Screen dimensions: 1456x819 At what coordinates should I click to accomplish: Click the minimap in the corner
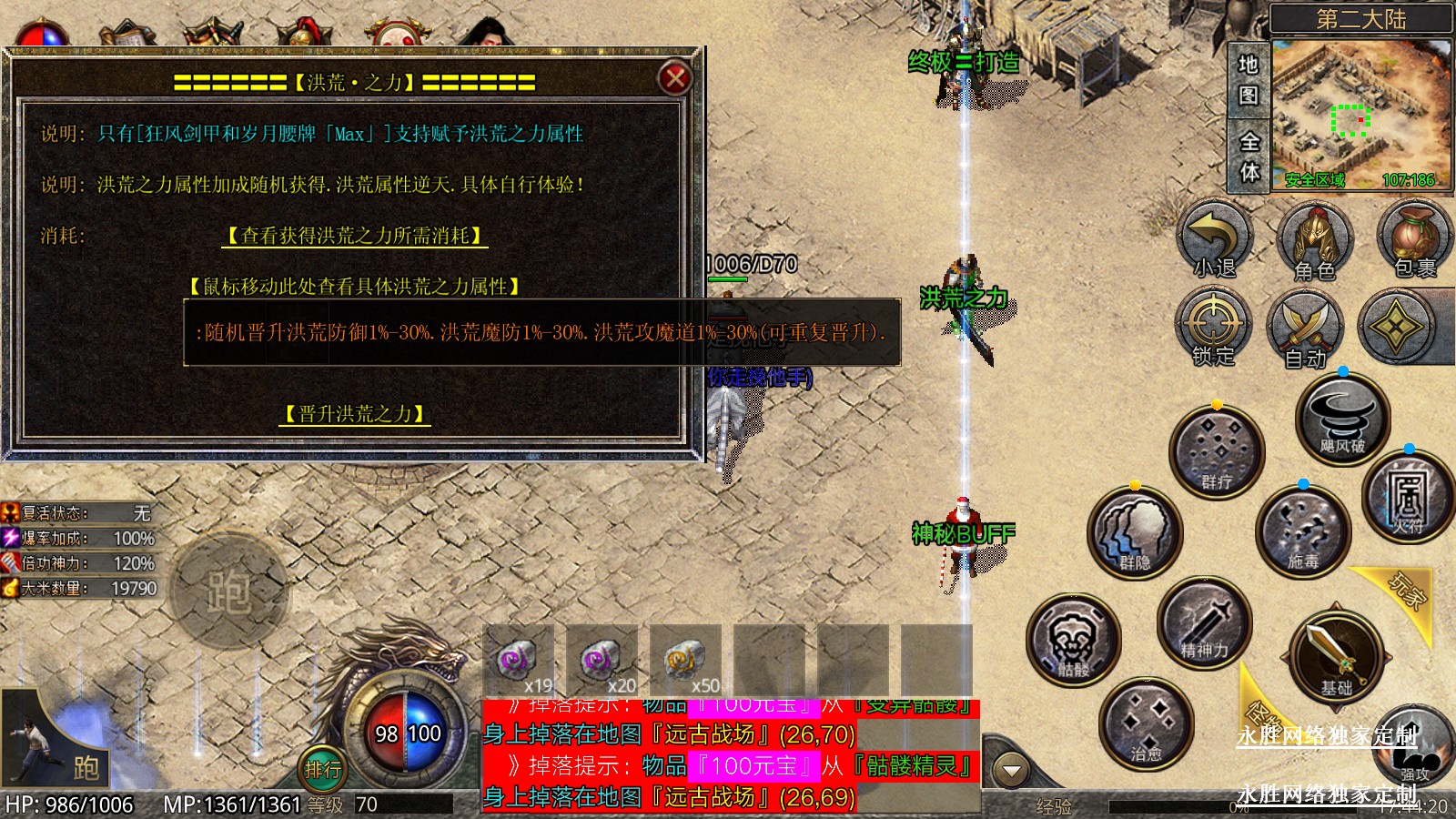[1360, 113]
